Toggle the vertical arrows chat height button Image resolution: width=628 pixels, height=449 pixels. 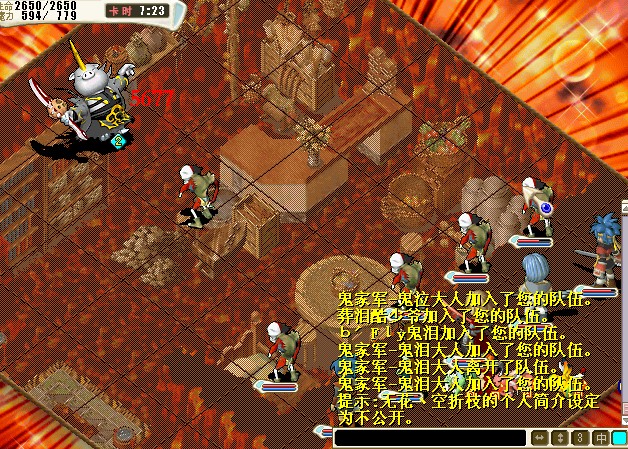click(560, 438)
